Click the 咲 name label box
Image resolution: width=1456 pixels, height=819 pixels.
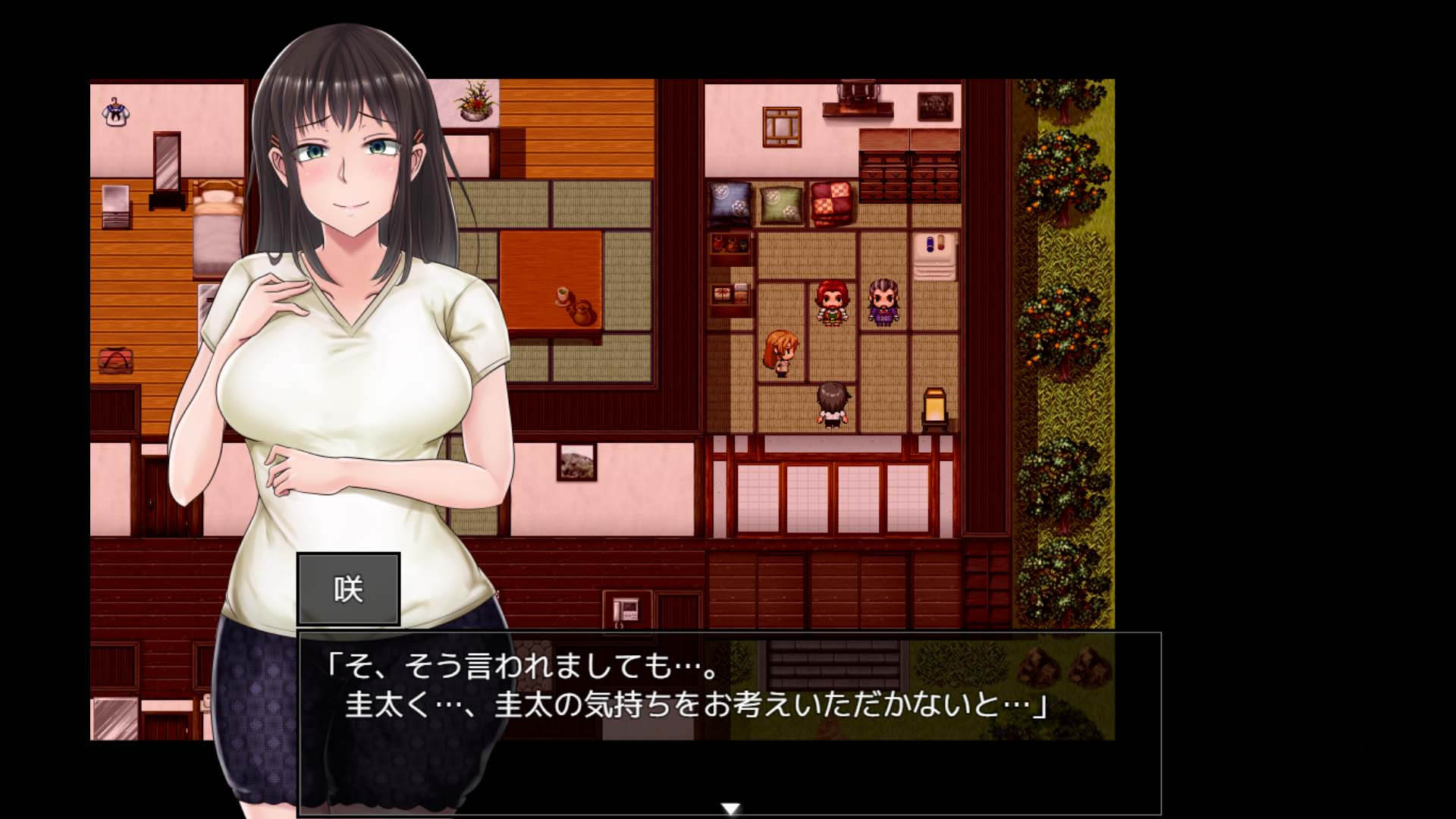click(349, 588)
